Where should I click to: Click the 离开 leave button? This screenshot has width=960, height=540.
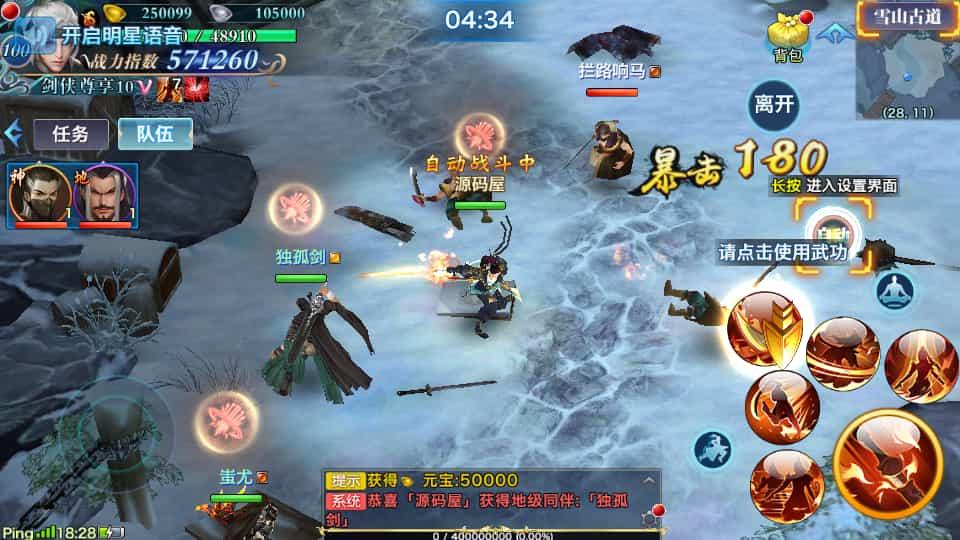coord(774,105)
